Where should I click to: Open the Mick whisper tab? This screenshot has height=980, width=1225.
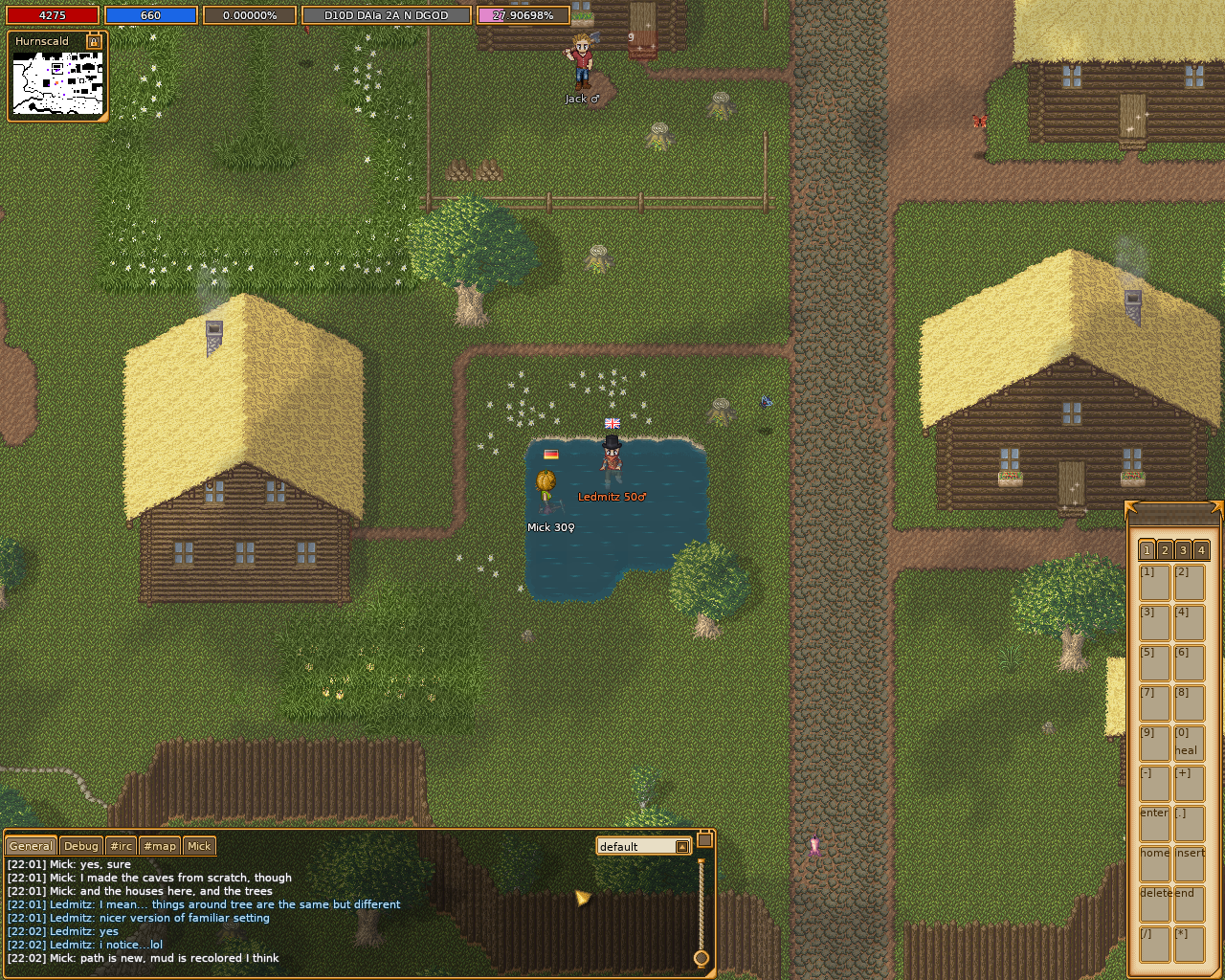pos(199,846)
